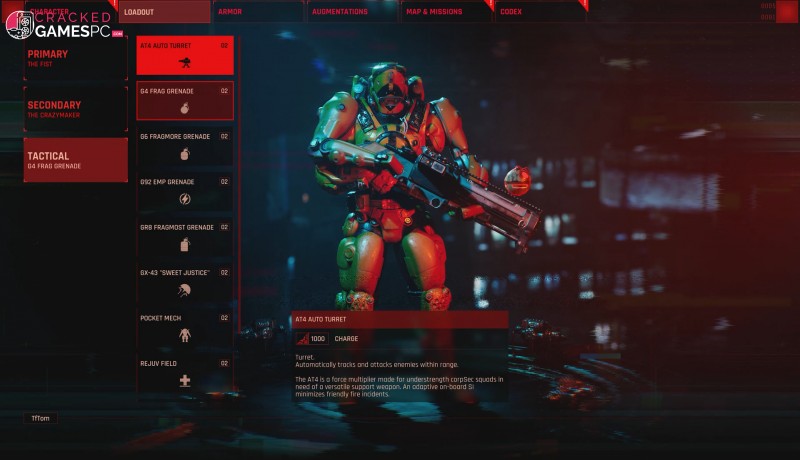The width and height of the screenshot is (800, 460).
Task: Select the Primary weapon slot
Action: point(75,58)
